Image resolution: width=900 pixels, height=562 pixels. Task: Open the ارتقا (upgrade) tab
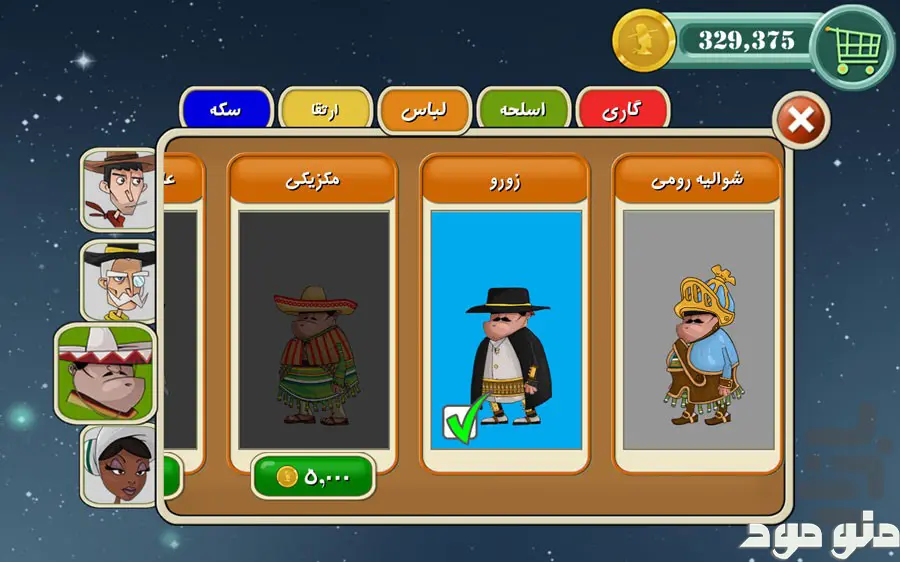(325, 110)
